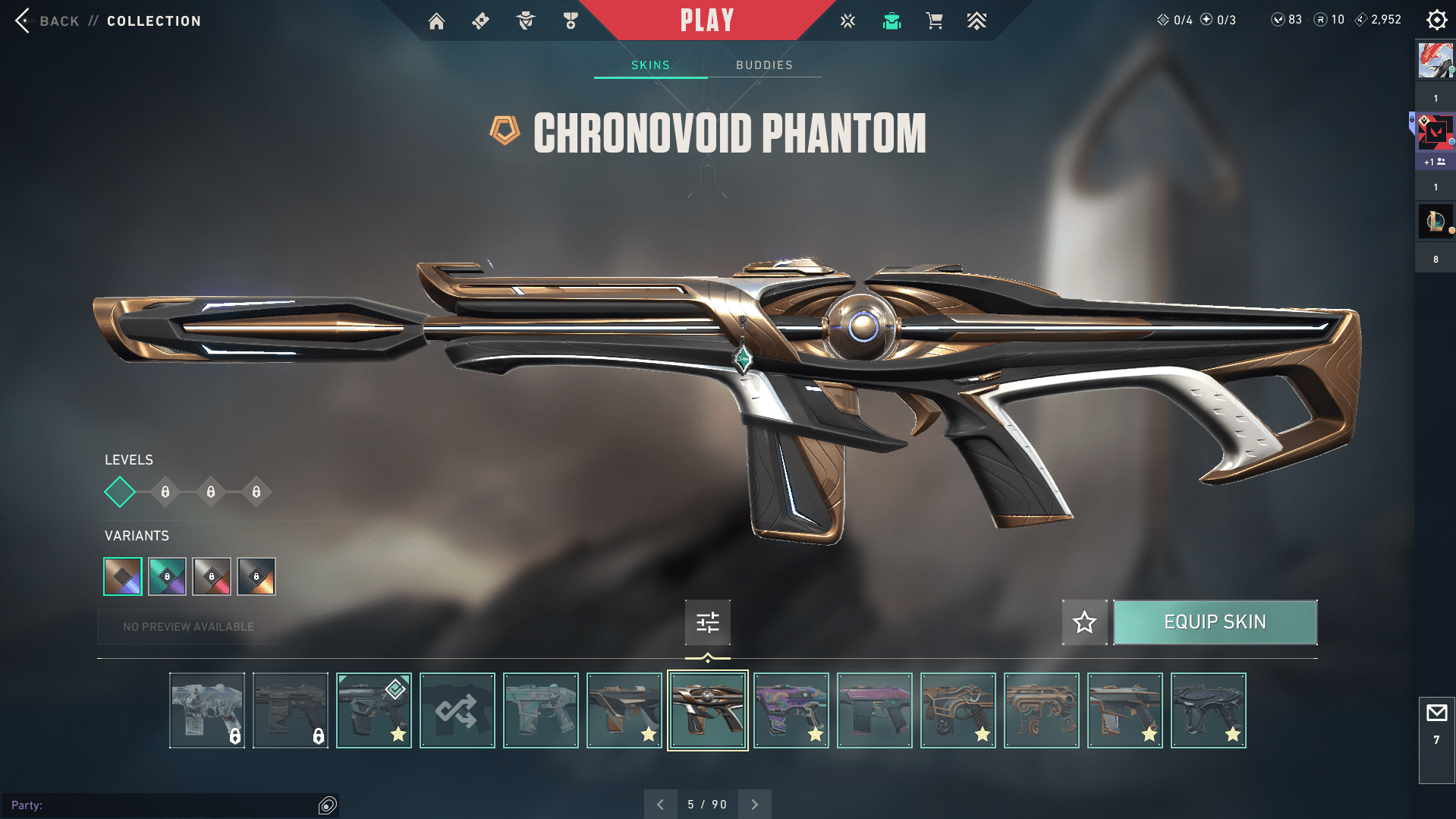Select the shuffle random skin tile

(457, 710)
